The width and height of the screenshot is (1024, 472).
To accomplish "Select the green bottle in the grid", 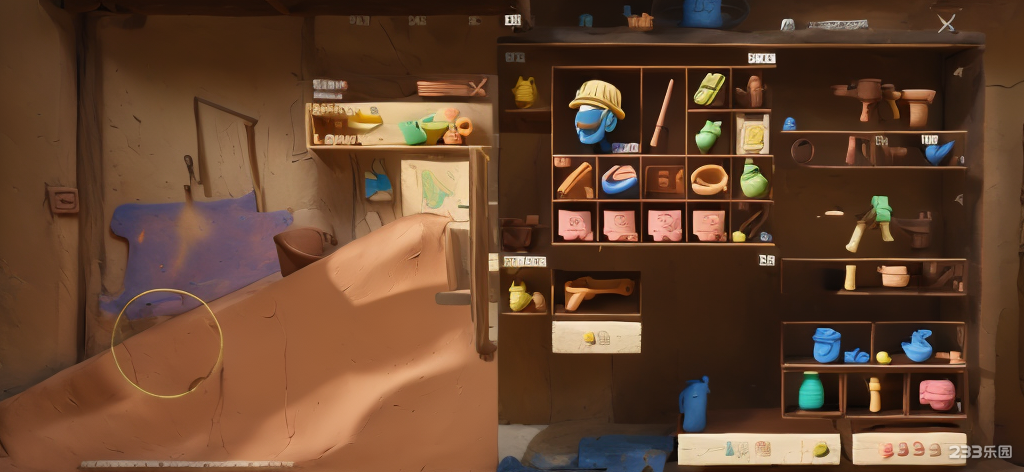I will pos(752,179).
